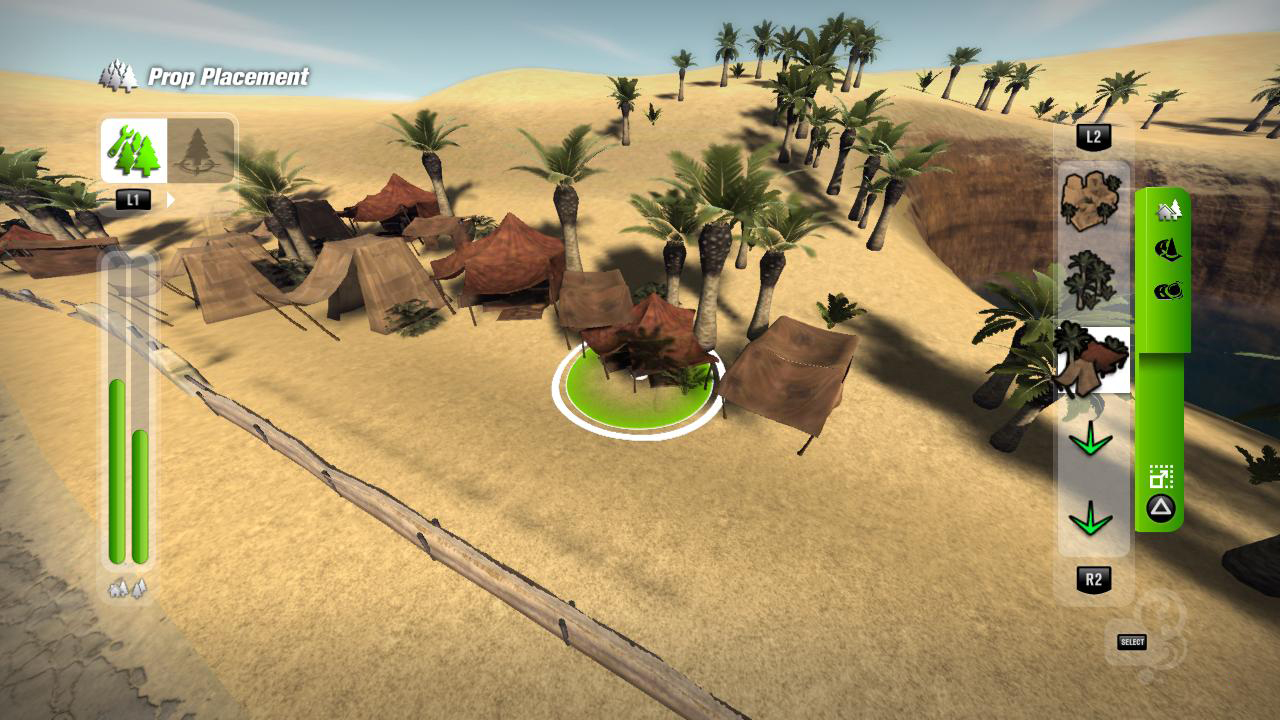Open the SELECT button menu
Viewport: 1280px width, 720px height.
1132,641
